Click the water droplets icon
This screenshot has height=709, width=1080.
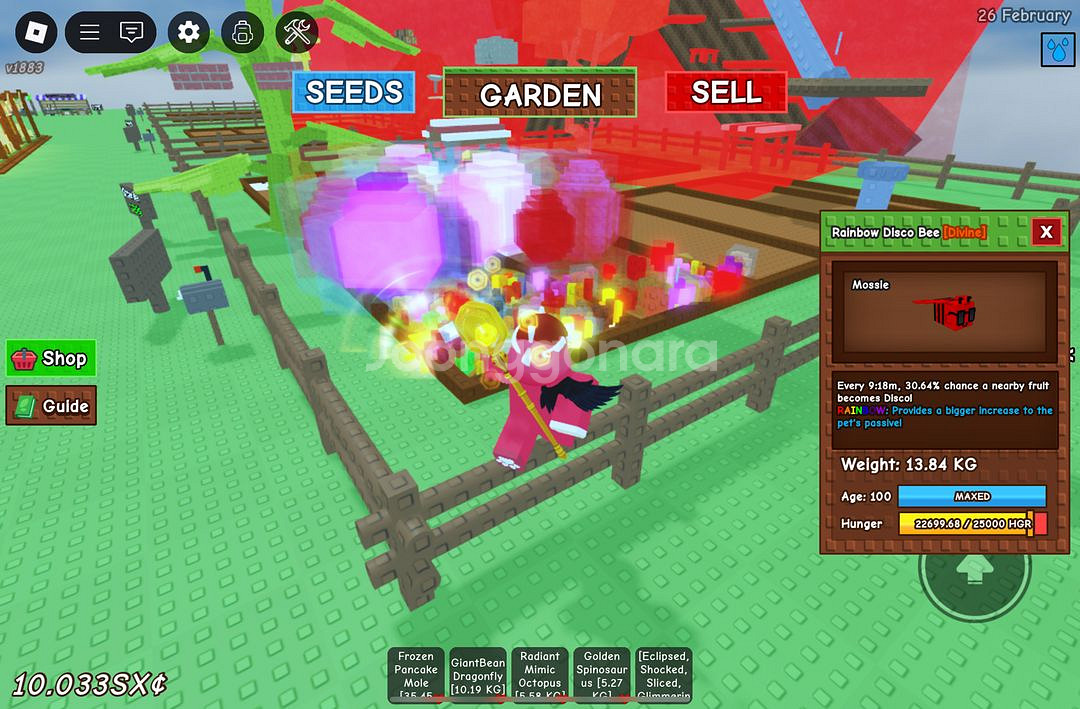(1057, 48)
